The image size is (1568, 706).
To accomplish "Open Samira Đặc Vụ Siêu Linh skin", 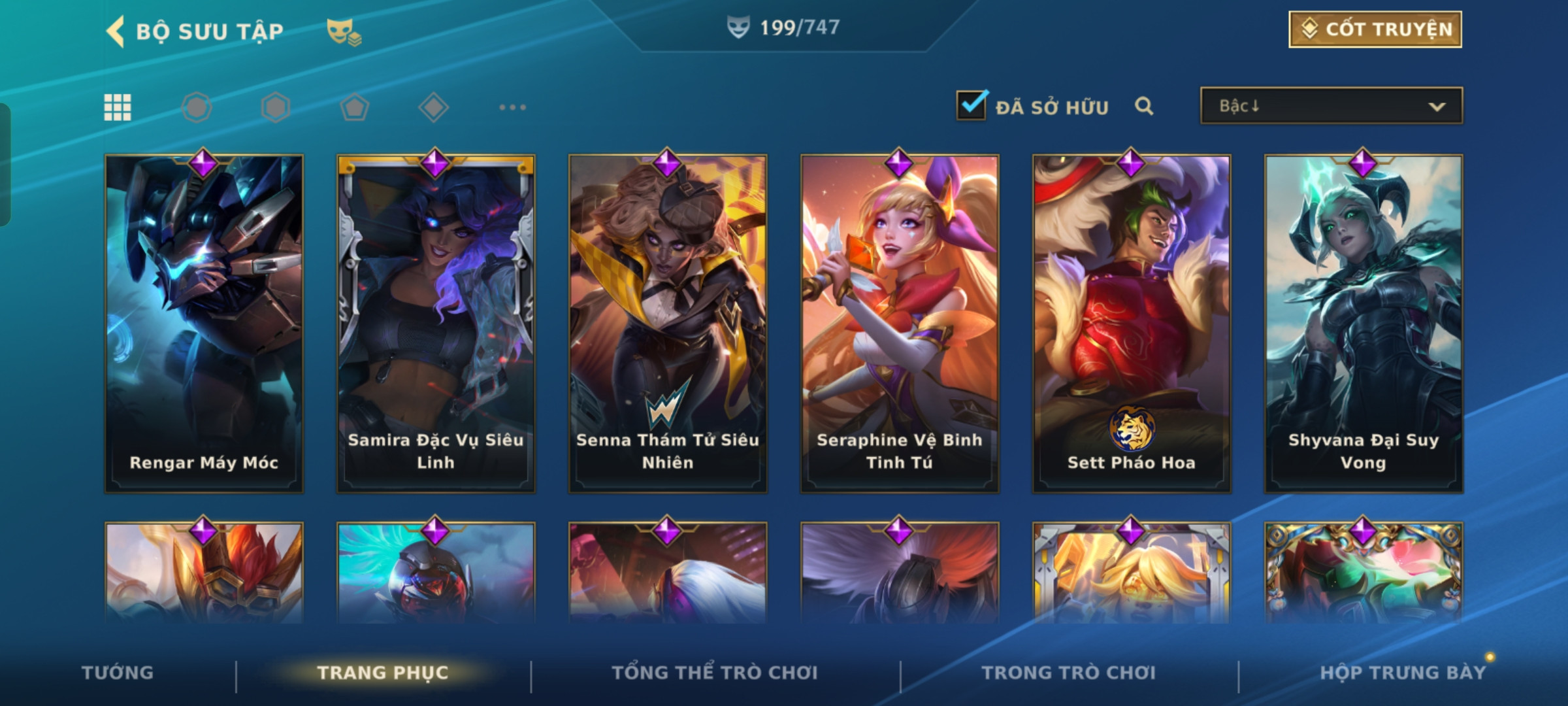I will [436, 324].
